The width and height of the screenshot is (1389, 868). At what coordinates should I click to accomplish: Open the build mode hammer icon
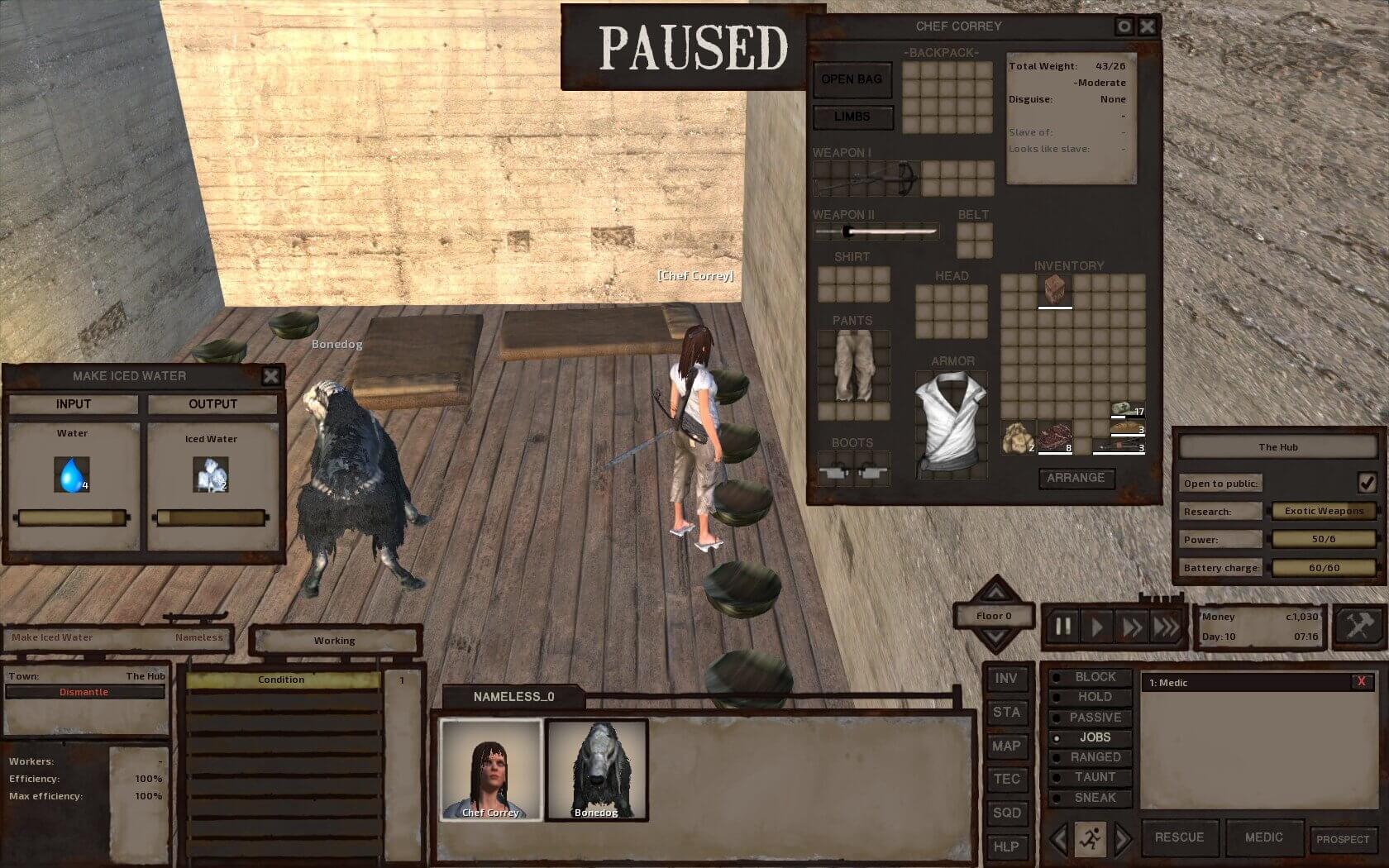click(x=1358, y=626)
